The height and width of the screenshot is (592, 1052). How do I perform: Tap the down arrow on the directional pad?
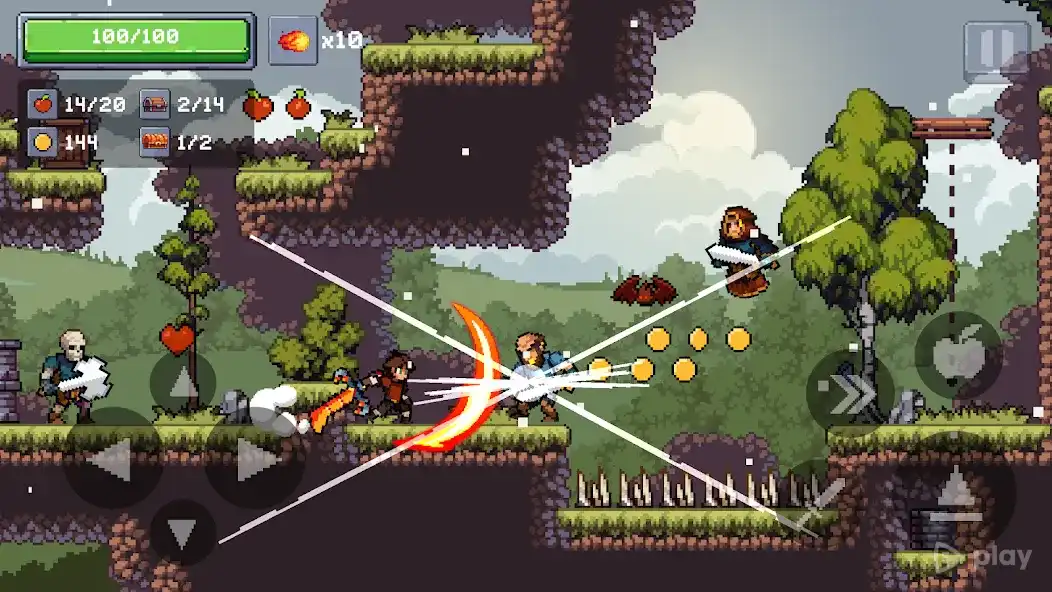183,533
